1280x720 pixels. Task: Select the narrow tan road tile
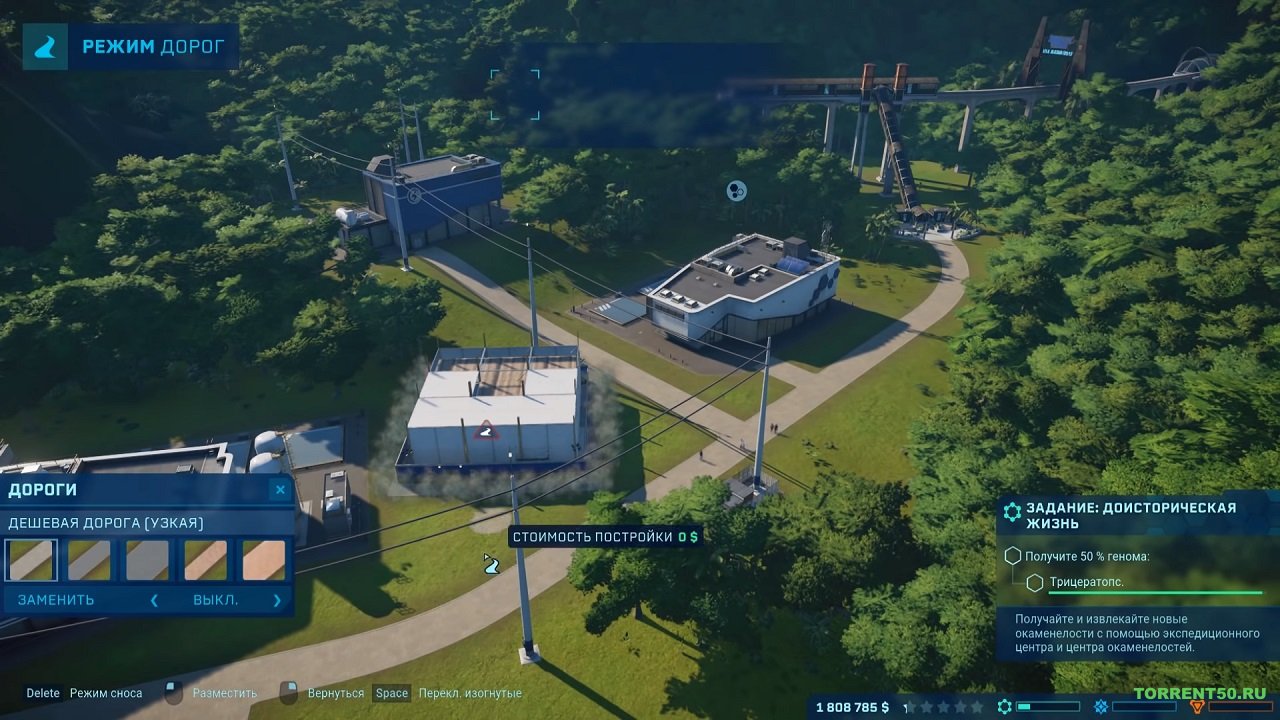pos(205,560)
